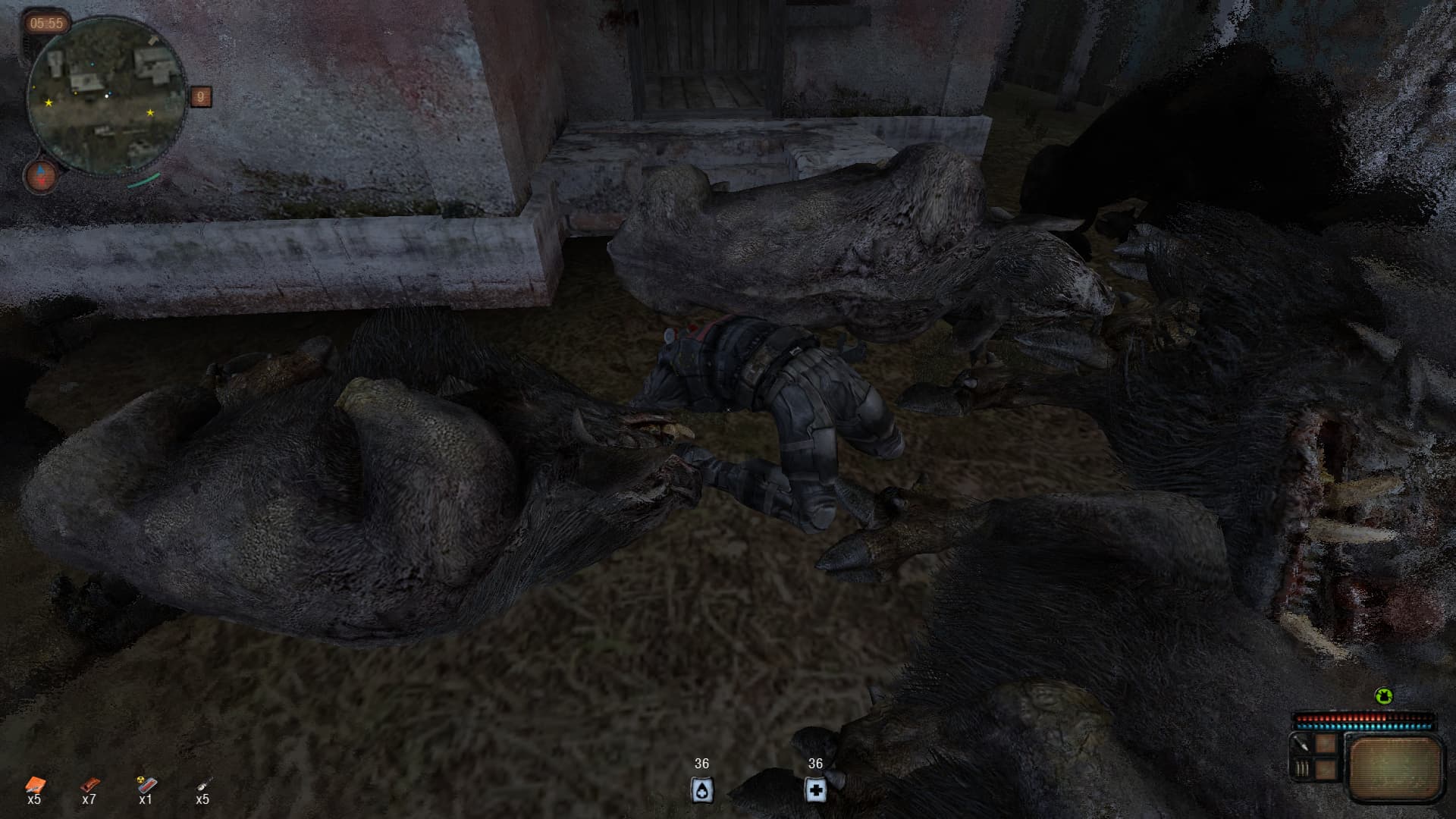
Task: Click the white cross health booster icon
Action: 815,789
